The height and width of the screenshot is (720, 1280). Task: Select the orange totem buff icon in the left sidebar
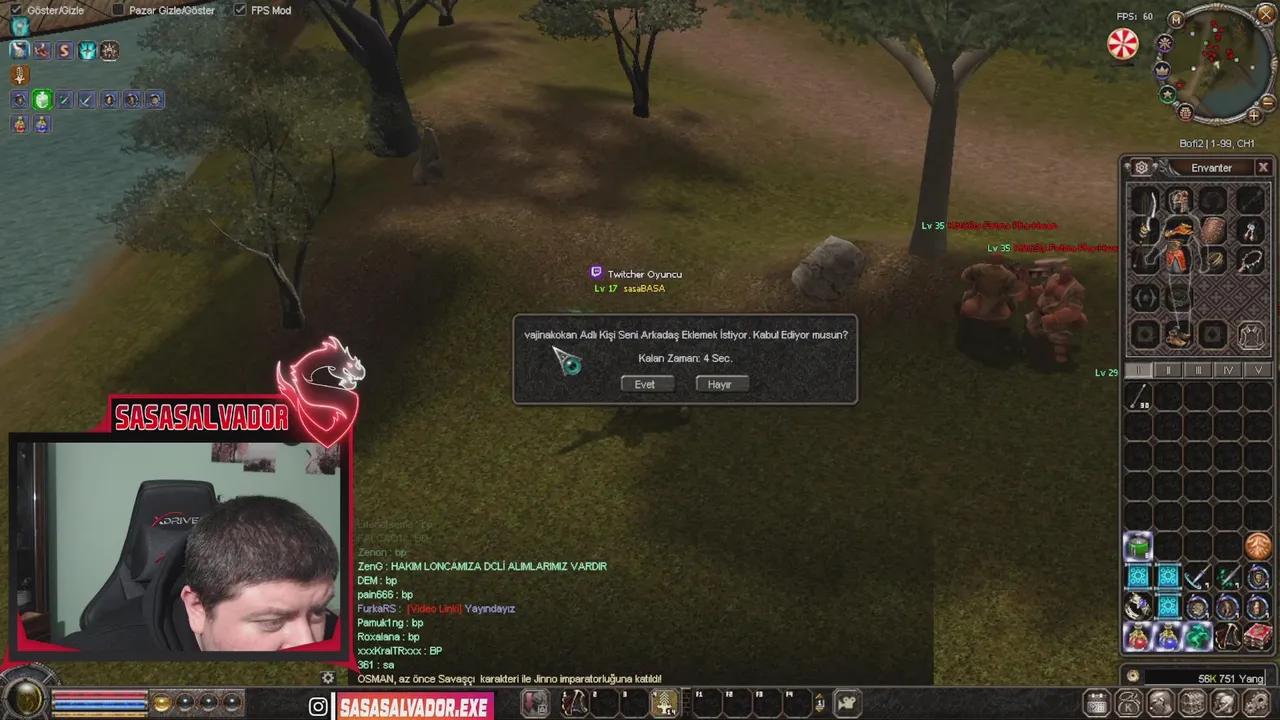tap(19, 75)
